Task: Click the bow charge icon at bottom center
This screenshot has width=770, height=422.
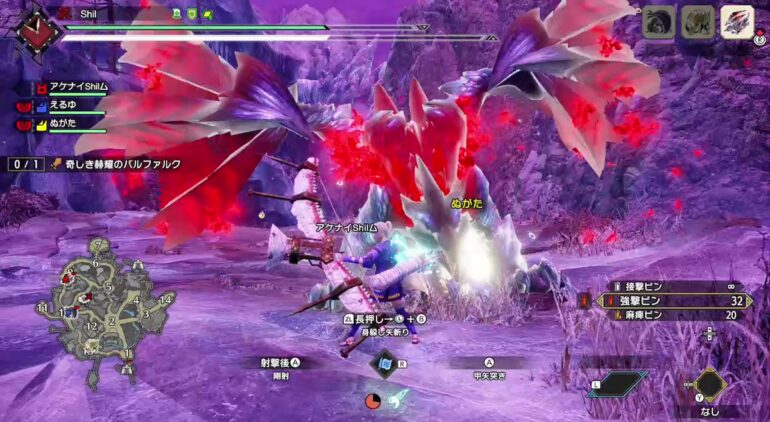Action: click(x=397, y=399)
